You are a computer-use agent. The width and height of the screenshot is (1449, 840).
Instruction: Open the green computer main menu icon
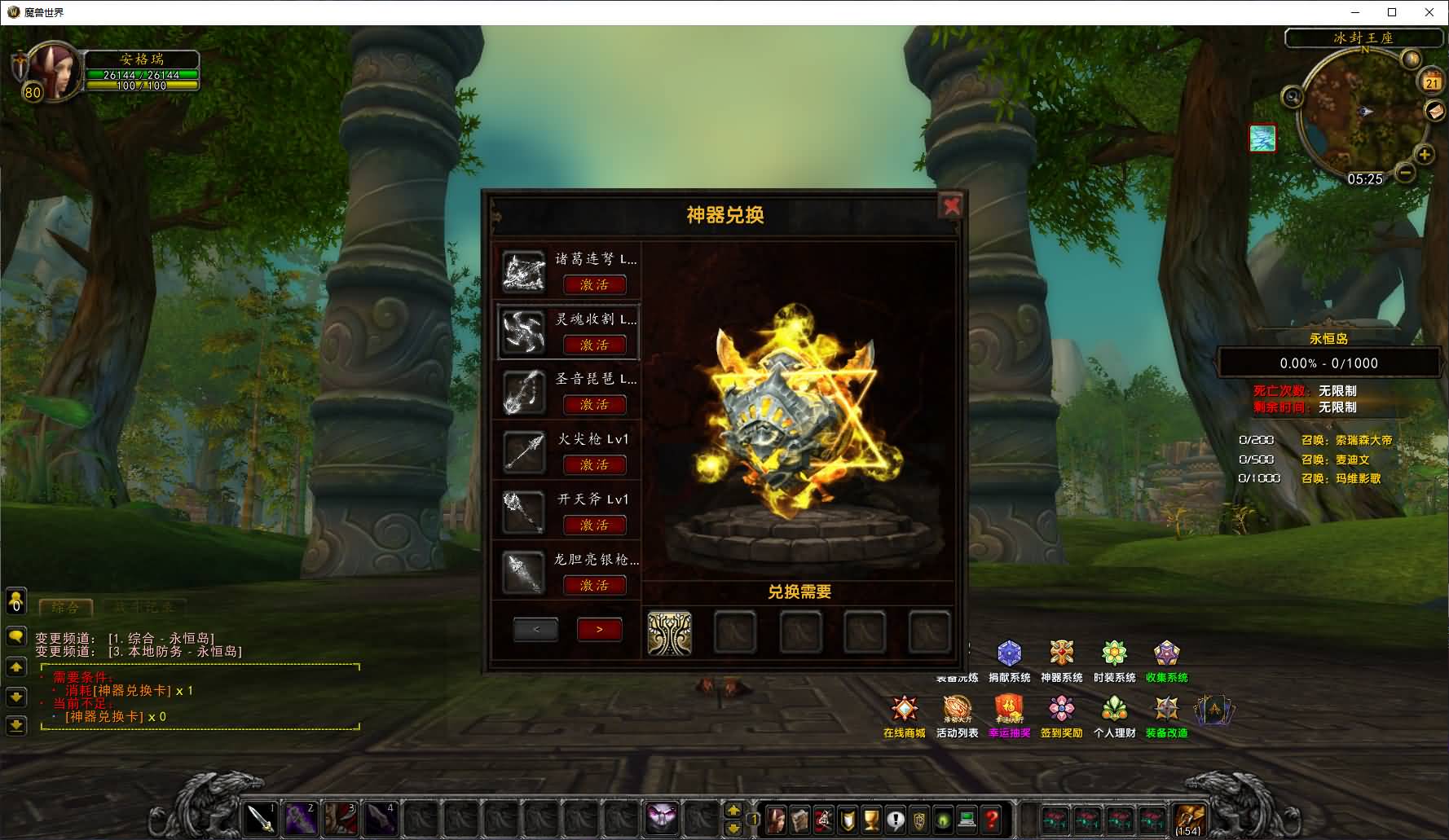(966, 822)
